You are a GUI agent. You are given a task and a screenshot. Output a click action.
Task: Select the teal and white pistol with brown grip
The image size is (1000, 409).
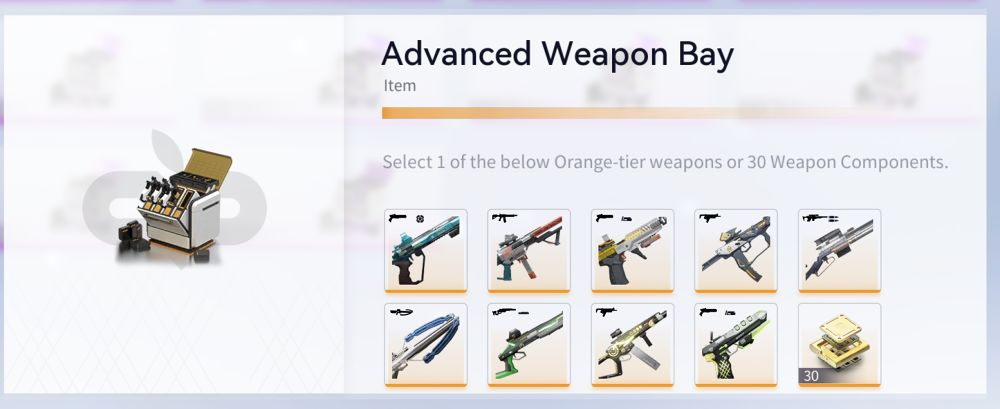(x=425, y=251)
